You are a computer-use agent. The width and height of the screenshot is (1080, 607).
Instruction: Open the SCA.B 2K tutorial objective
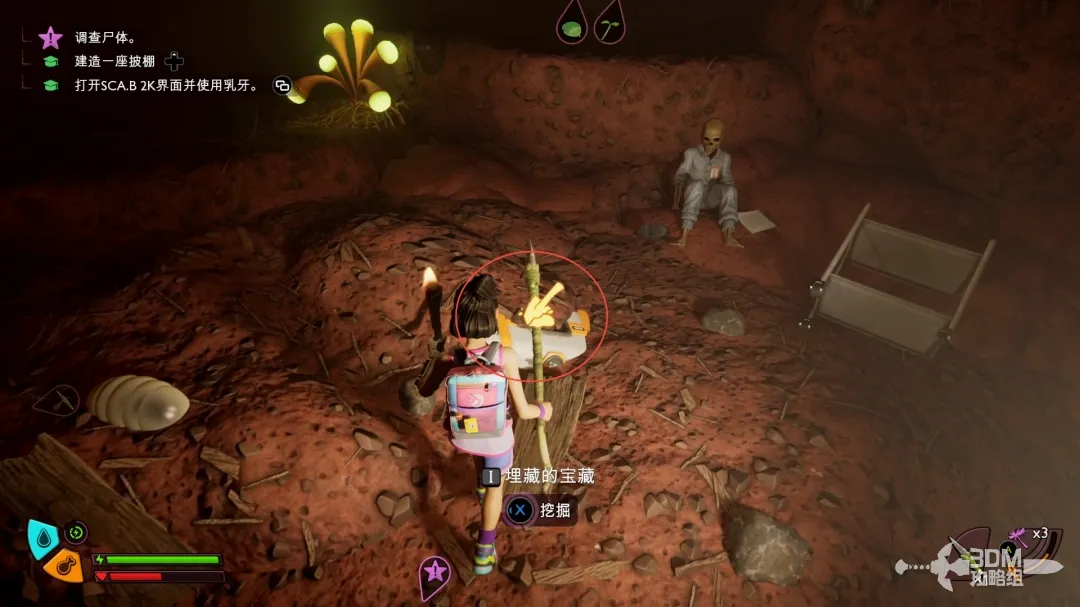[166, 86]
